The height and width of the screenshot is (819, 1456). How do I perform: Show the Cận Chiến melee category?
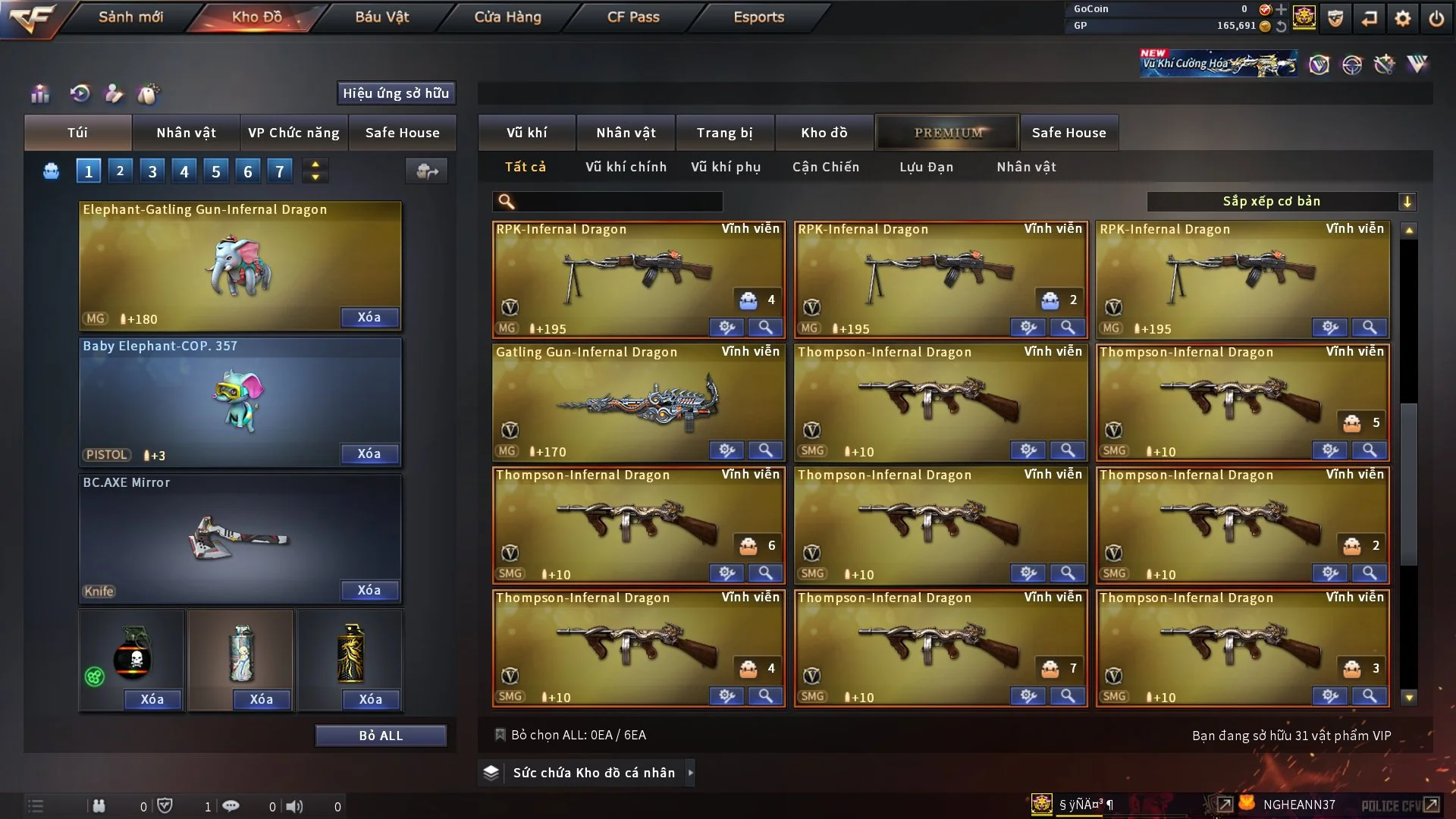click(x=826, y=167)
